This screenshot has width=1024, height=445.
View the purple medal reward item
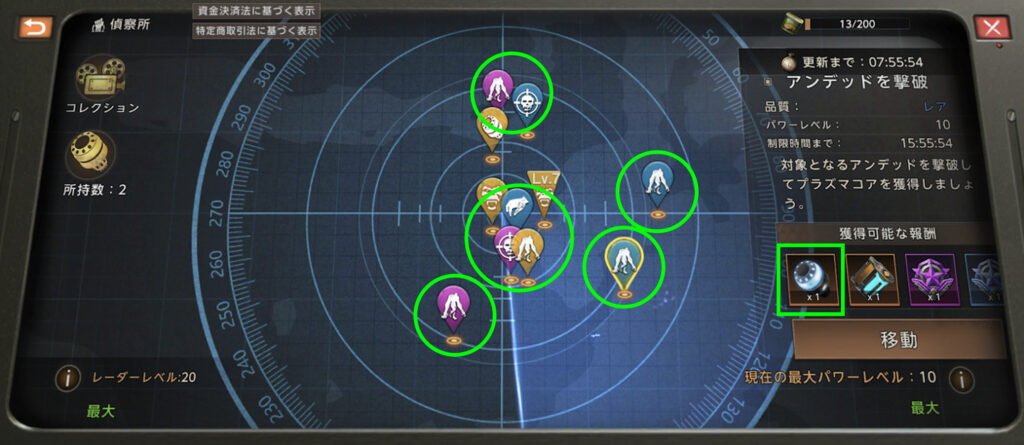pos(933,277)
